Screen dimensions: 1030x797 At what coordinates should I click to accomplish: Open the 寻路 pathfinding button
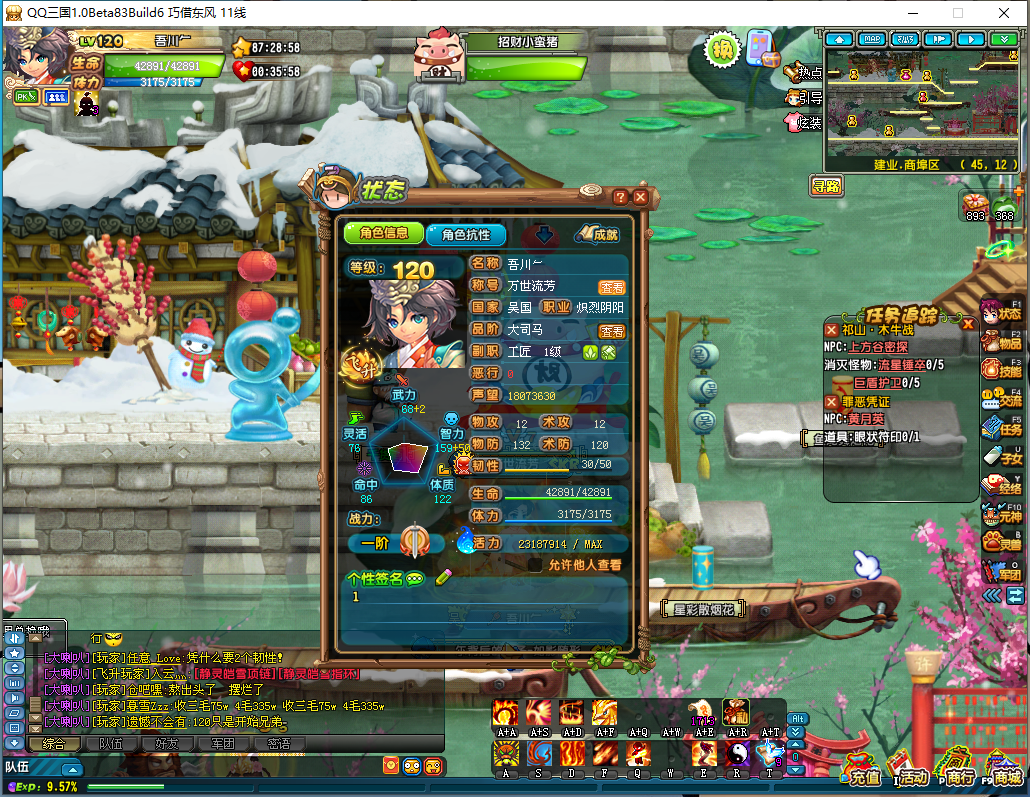coord(827,185)
